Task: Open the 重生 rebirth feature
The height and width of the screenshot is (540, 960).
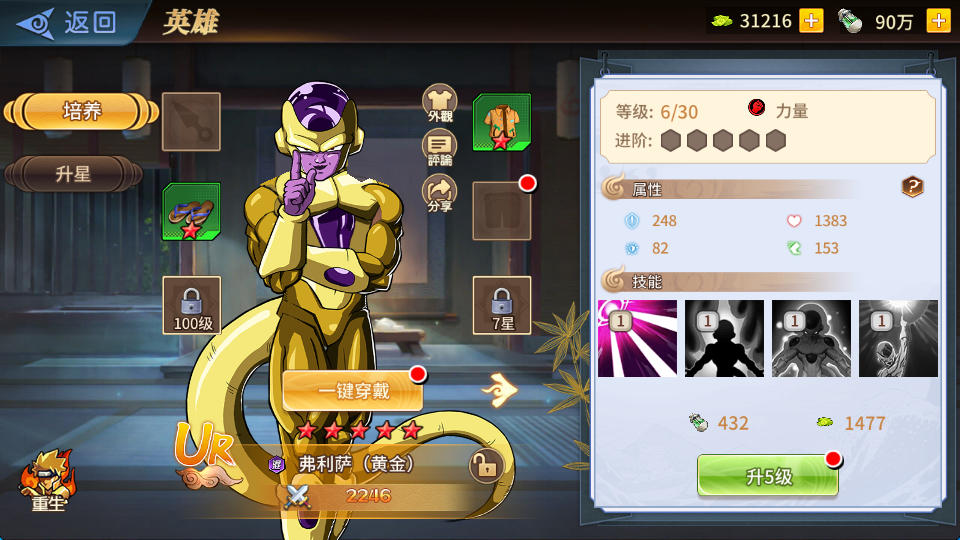Action: coord(47,482)
